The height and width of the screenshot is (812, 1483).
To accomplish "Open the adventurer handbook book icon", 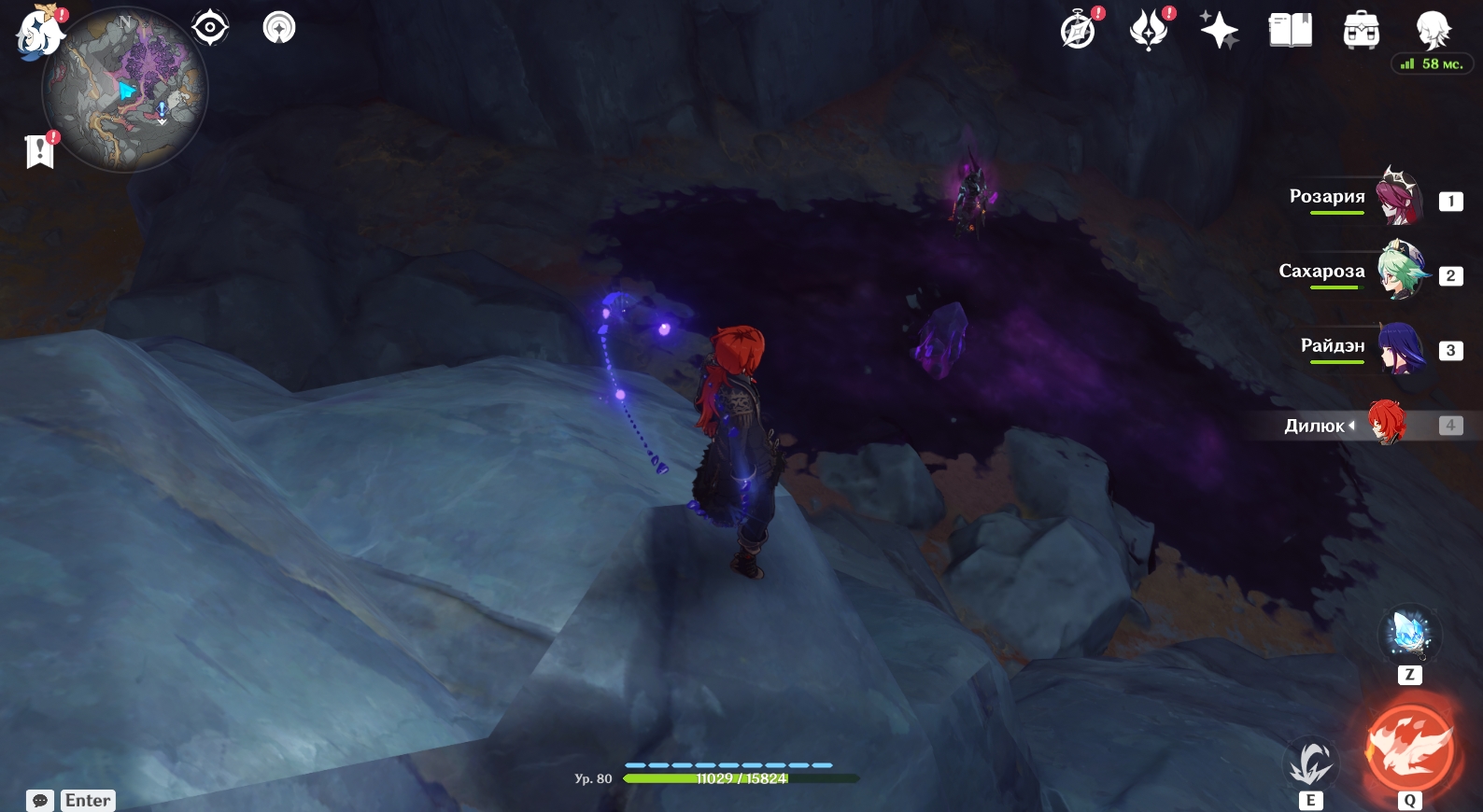I will (1290, 31).
